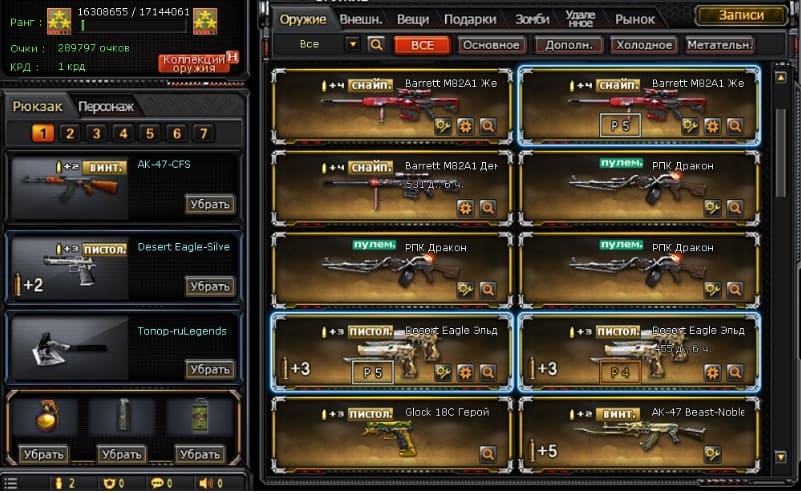
Task: Select the Зомби tab
Action: coord(531,19)
